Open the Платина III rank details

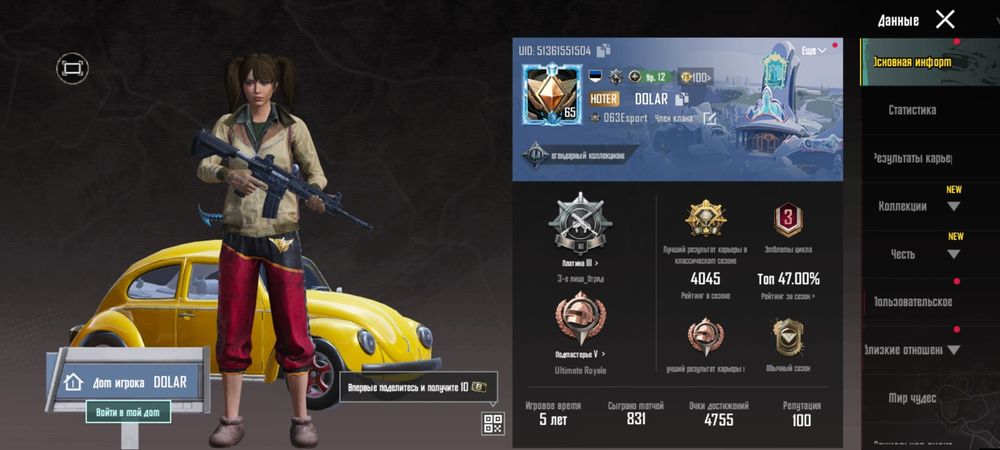580,262
